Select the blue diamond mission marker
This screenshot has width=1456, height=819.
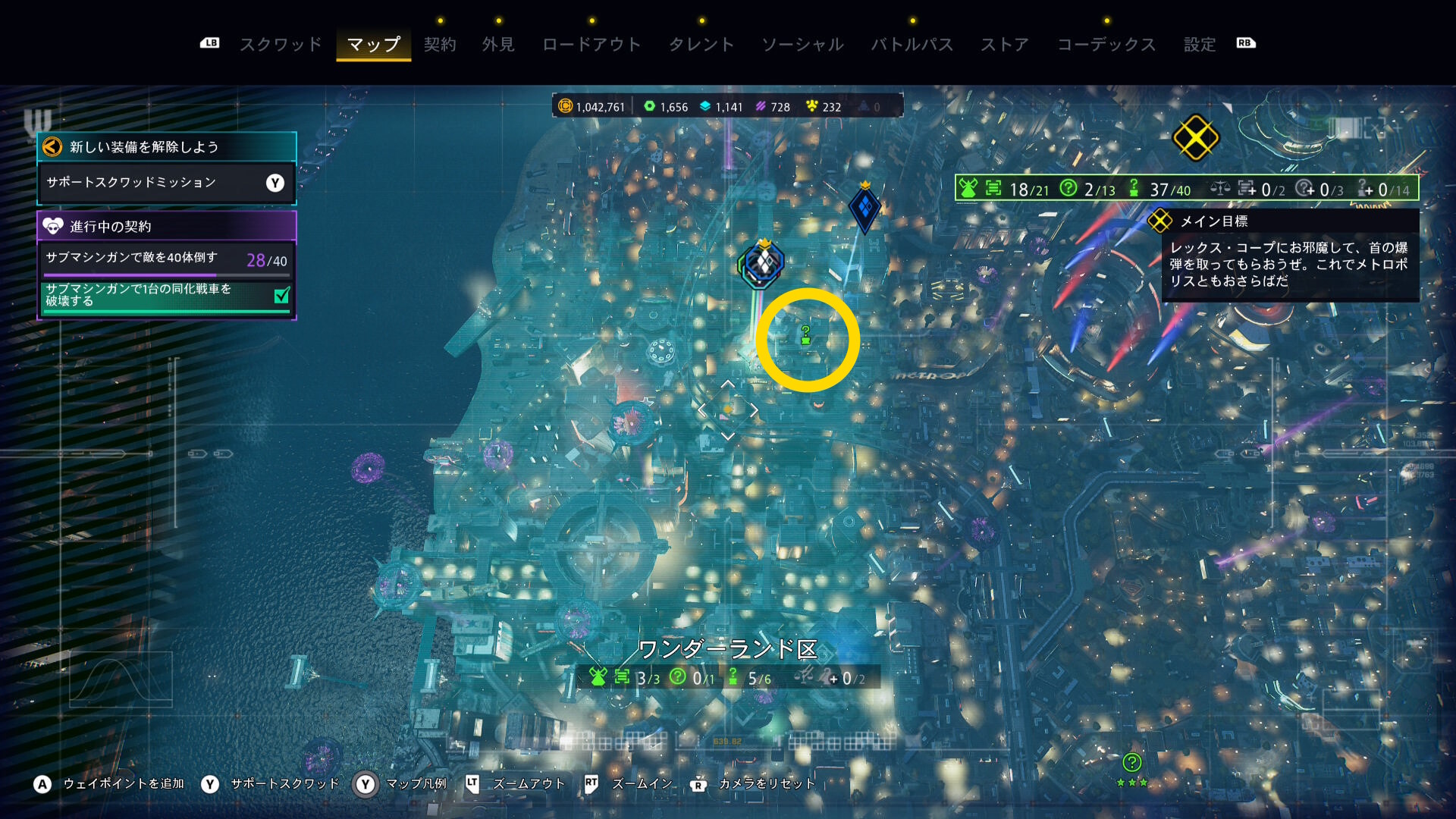point(864,207)
